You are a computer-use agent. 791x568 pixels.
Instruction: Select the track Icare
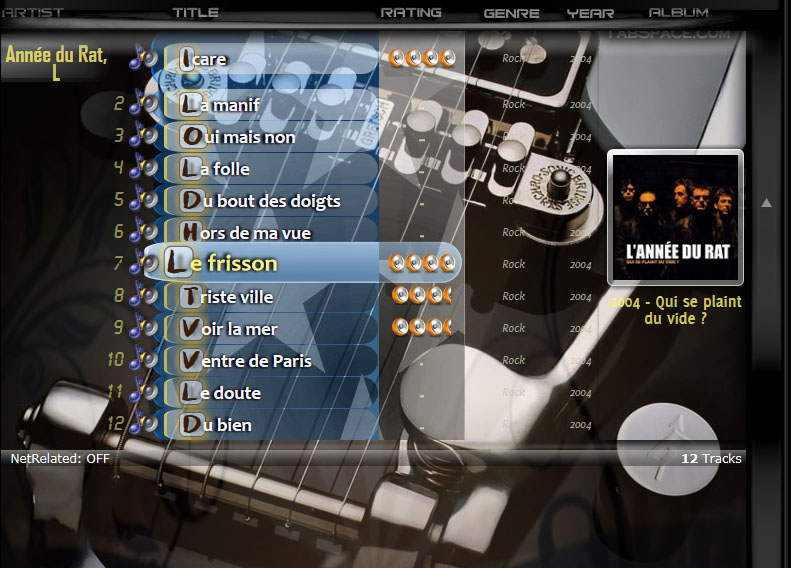click(x=212, y=59)
